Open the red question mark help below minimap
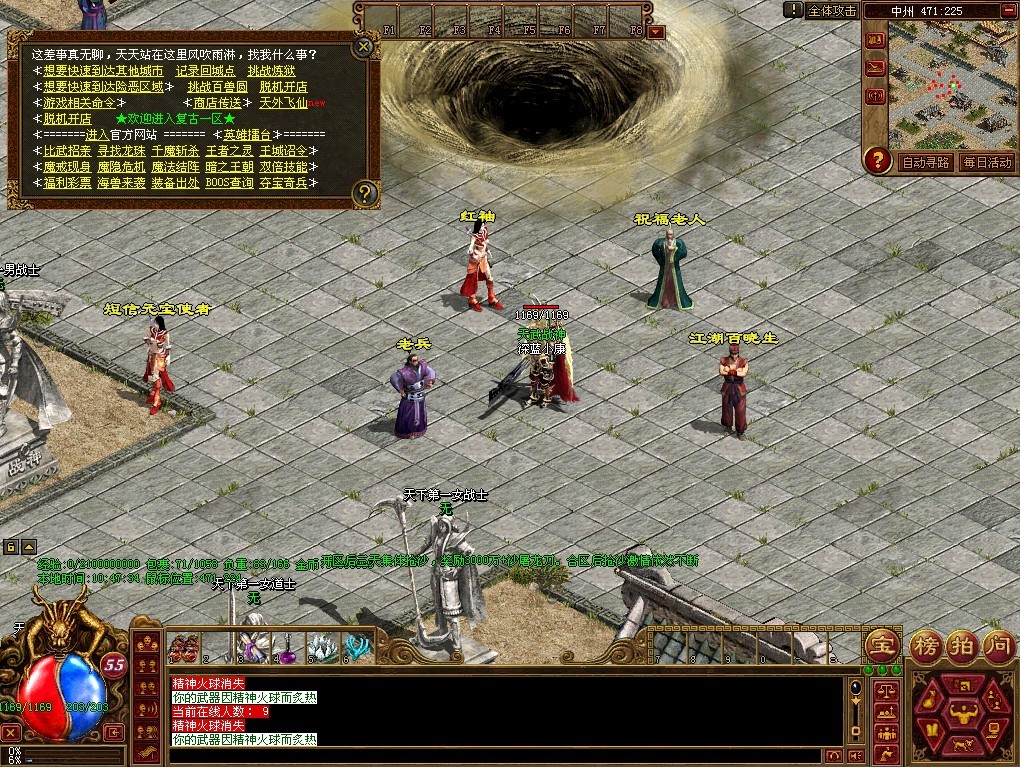1020x767 pixels. coord(877,160)
